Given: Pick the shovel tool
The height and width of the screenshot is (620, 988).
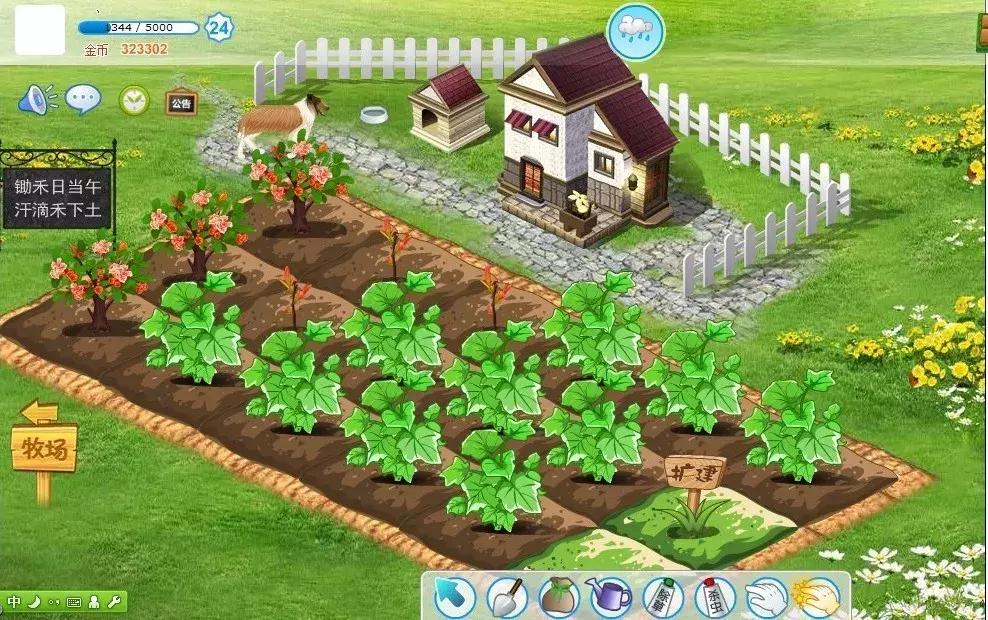Looking at the screenshot, I should (507, 597).
